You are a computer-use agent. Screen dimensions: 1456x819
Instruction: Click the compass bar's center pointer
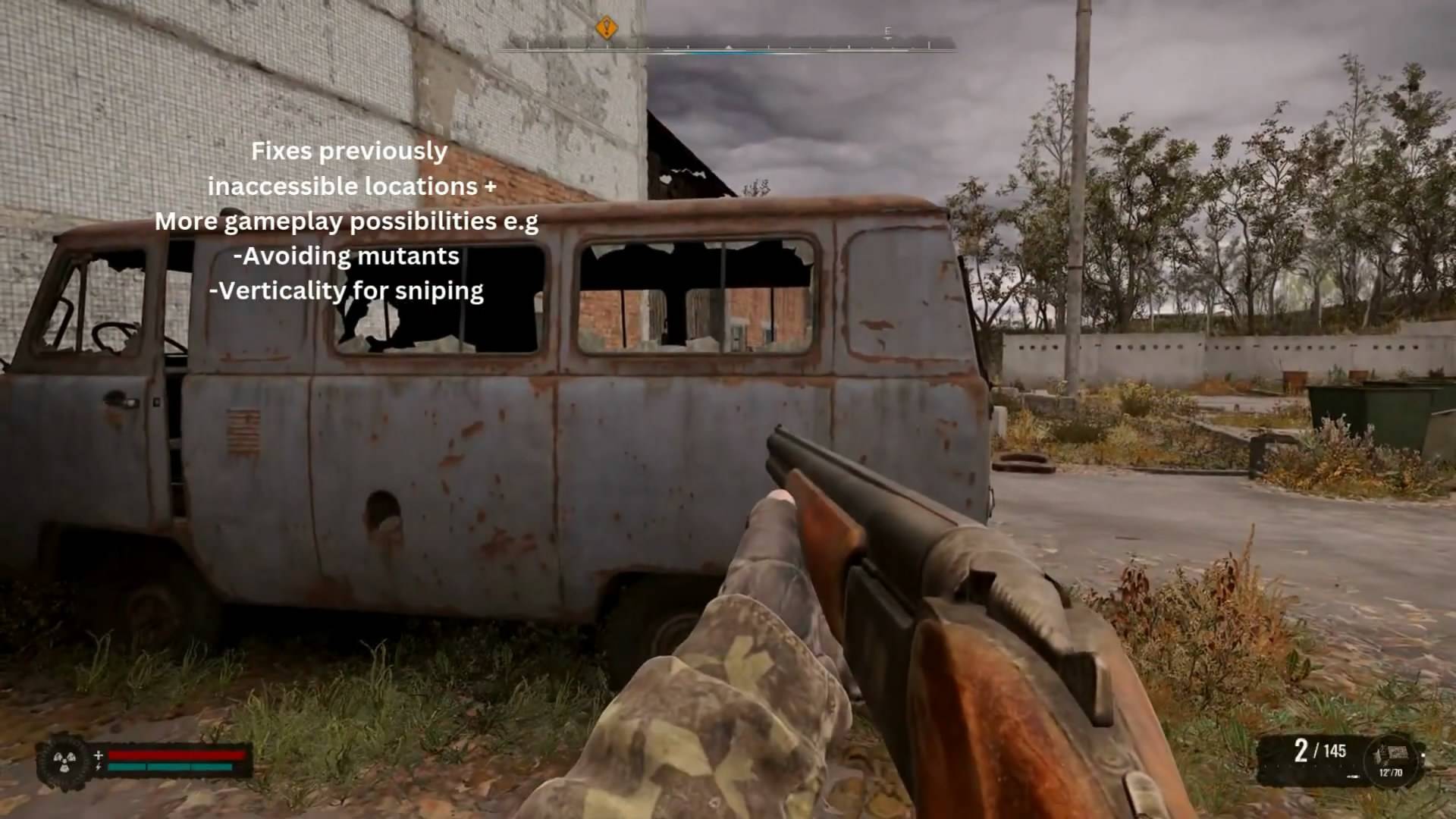click(728, 48)
